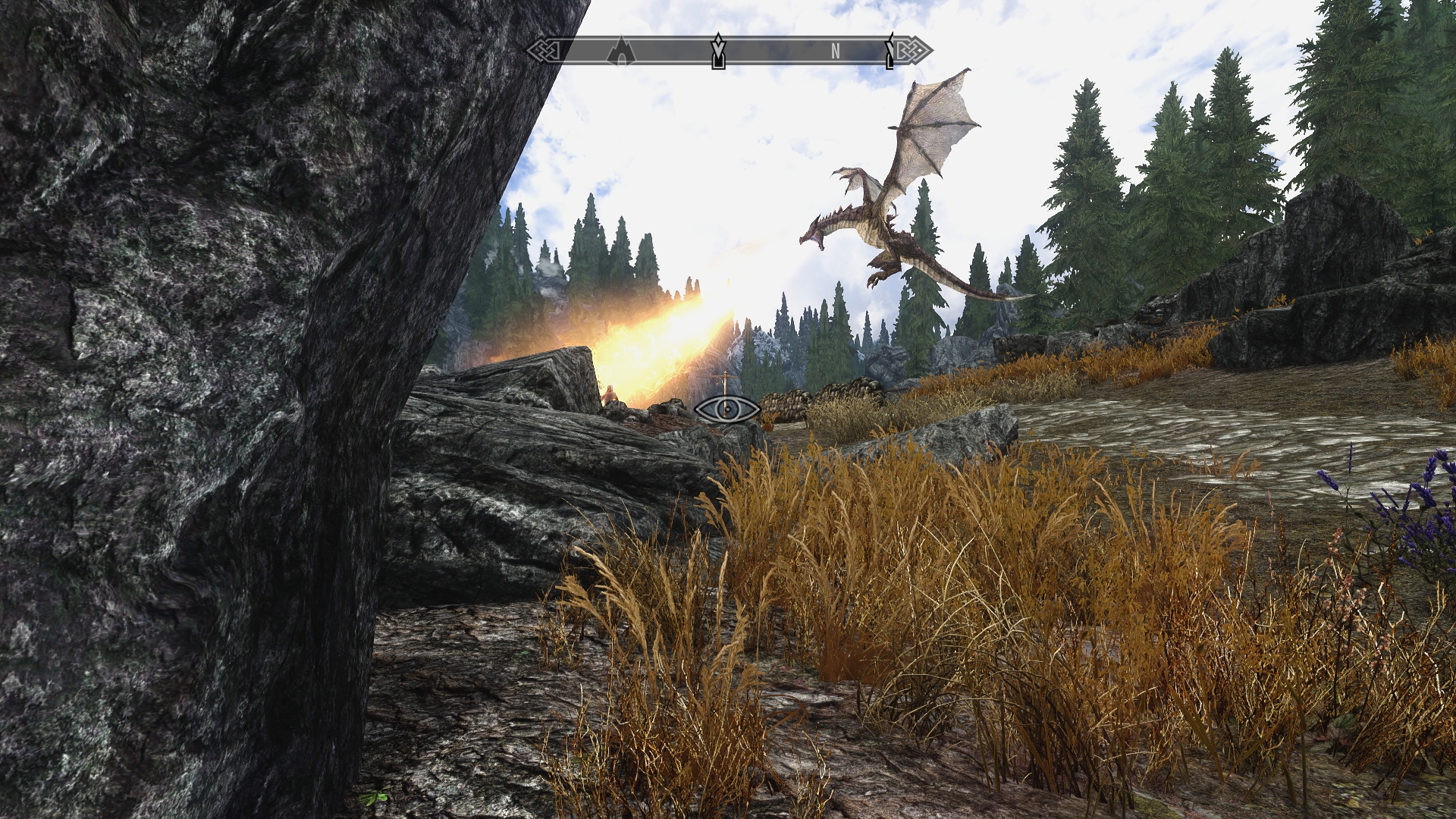Click the North indicator on the compass

[835, 52]
